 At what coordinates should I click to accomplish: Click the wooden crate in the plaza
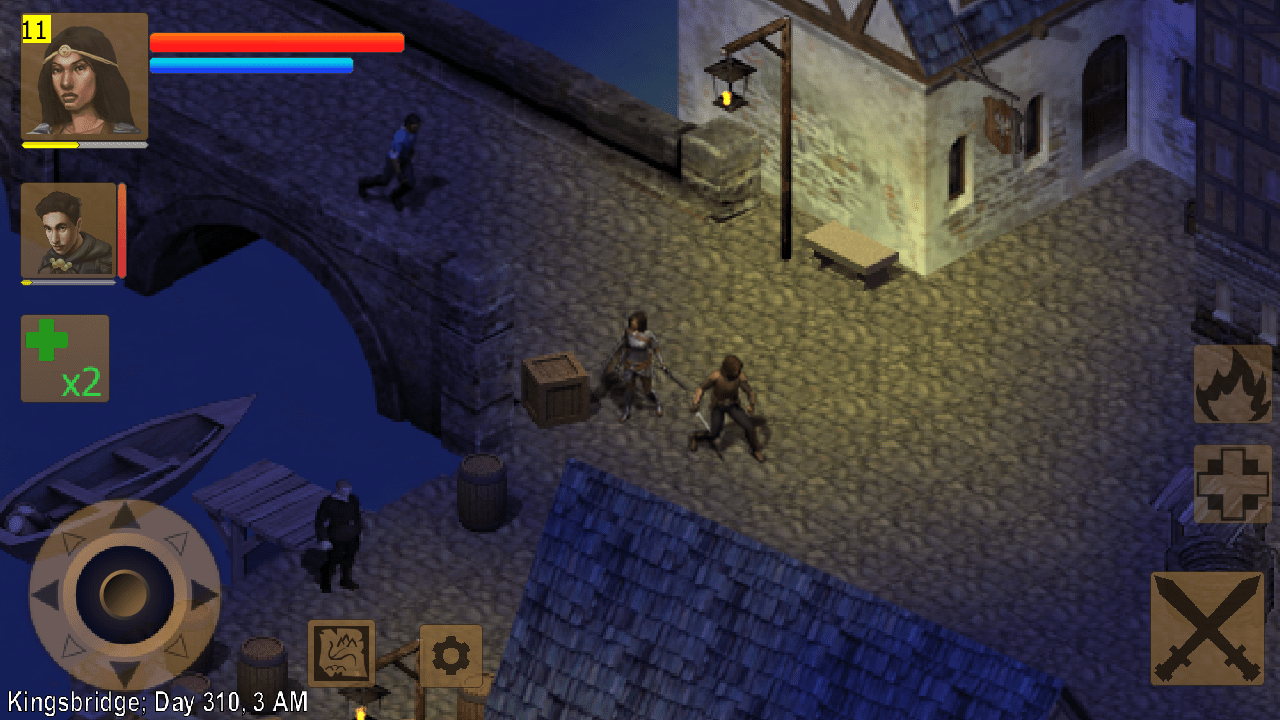pyautogui.click(x=557, y=390)
